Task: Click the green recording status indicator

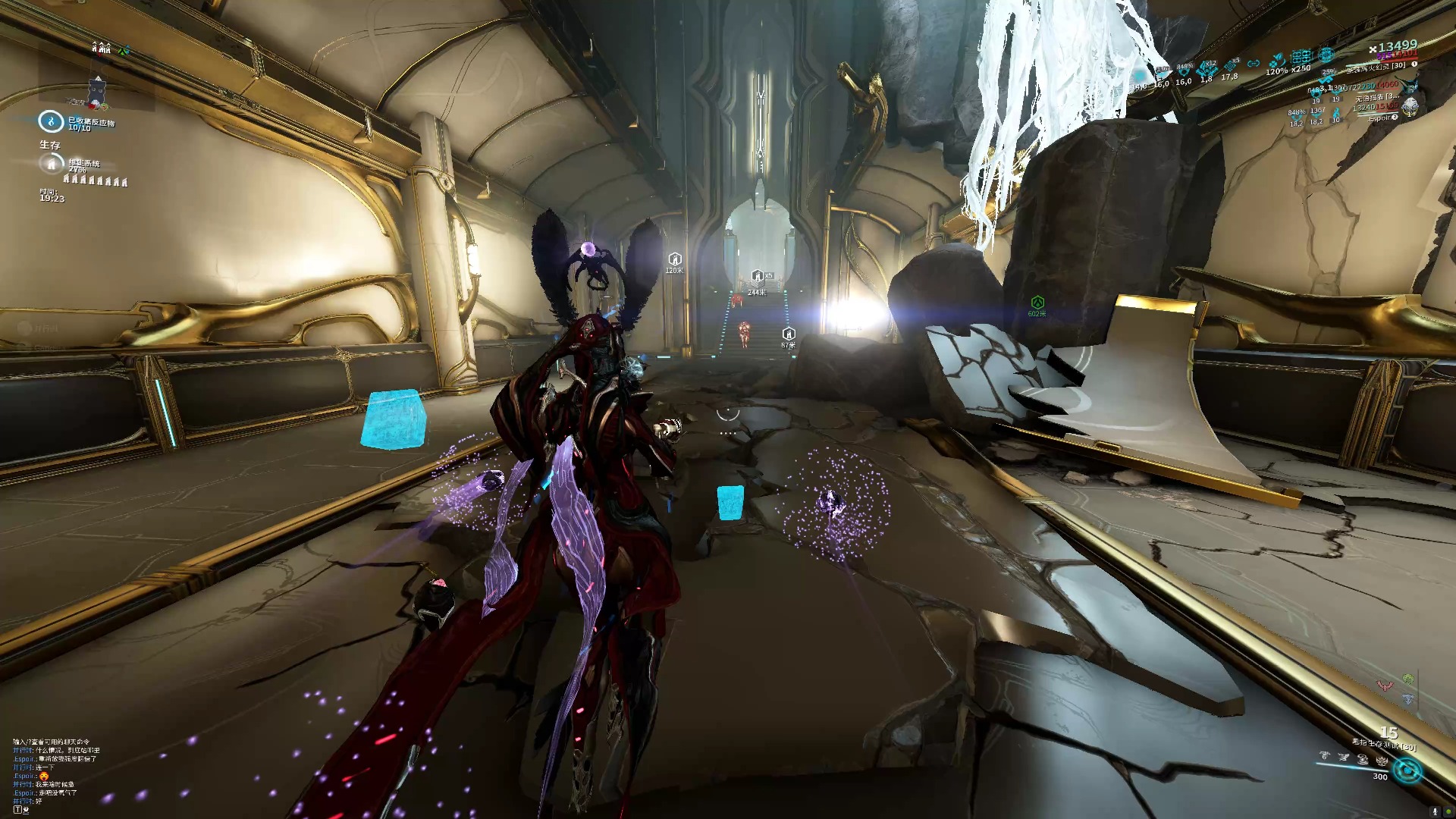Action: coord(1448,811)
